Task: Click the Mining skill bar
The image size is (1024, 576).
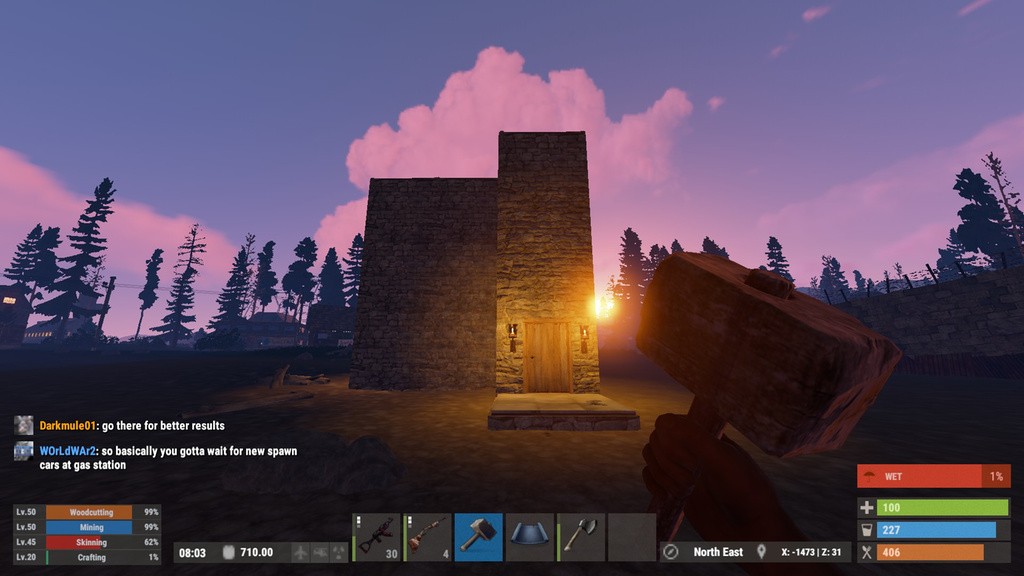Action: point(91,527)
